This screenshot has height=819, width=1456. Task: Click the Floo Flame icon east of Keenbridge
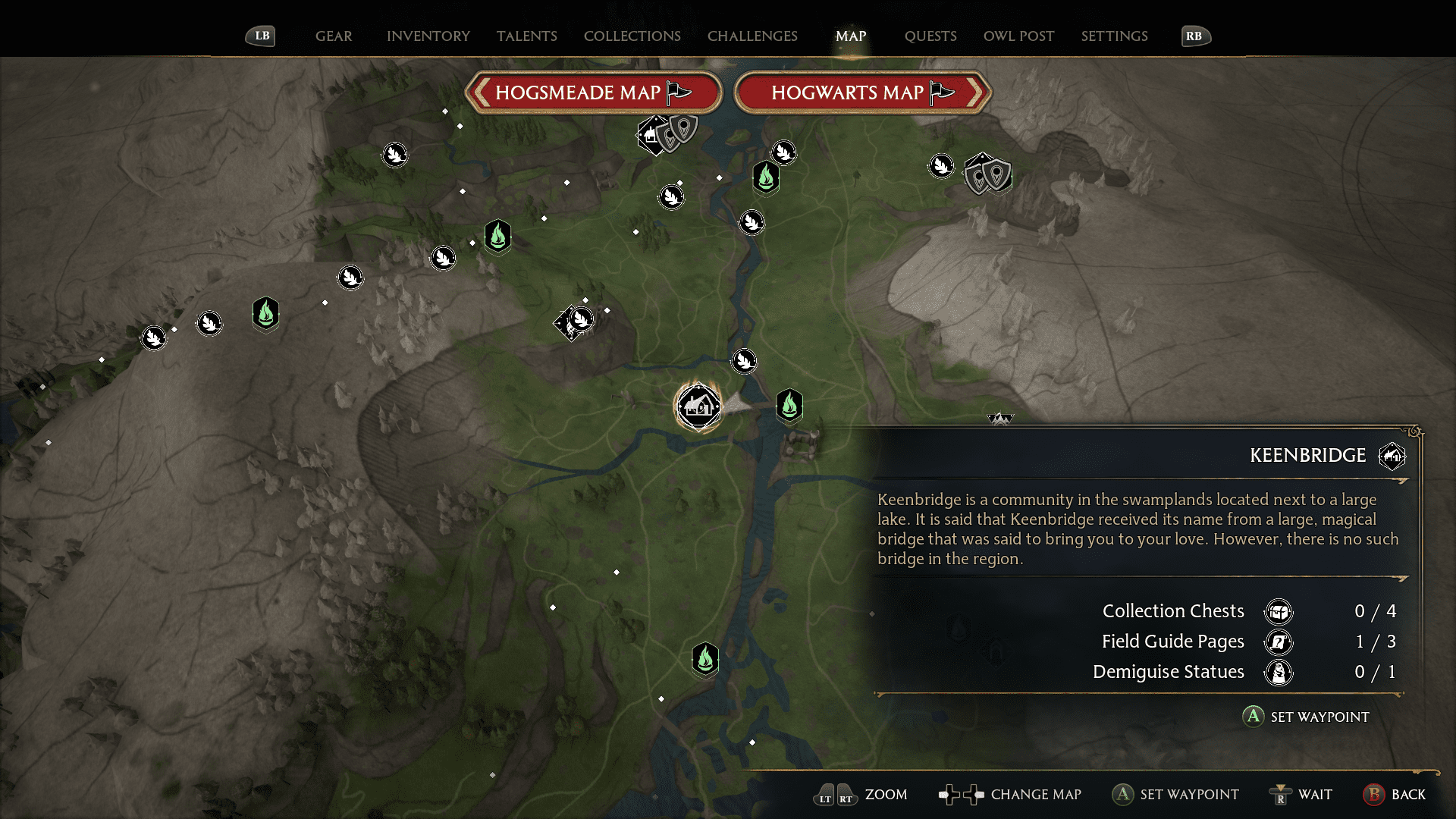[789, 406]
